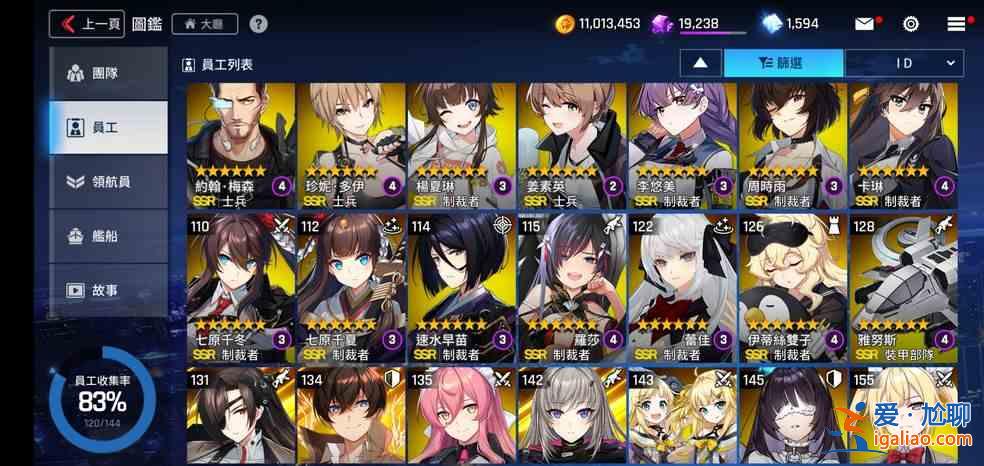Open the gear settings
984x466 pixels.
(x=911, y=24)
